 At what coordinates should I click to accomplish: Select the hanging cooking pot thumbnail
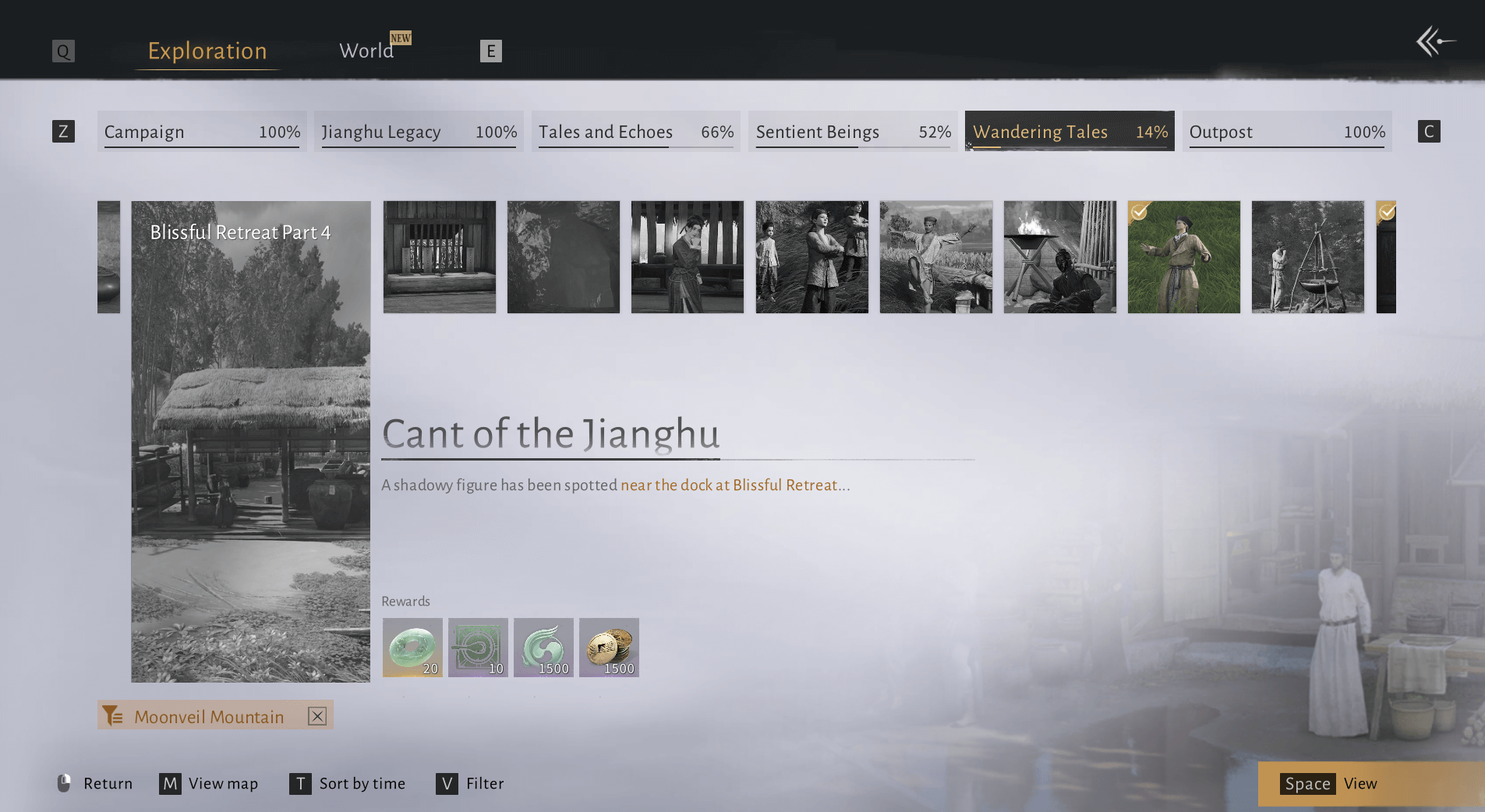1307,257
